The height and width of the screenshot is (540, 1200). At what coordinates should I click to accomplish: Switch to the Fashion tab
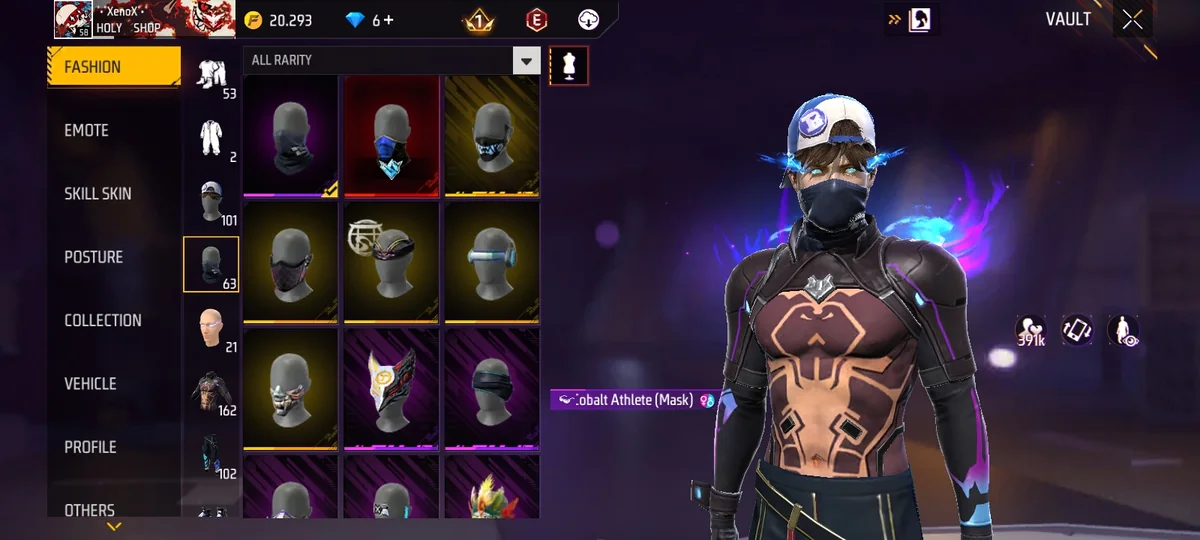click(x=113, y=67)
